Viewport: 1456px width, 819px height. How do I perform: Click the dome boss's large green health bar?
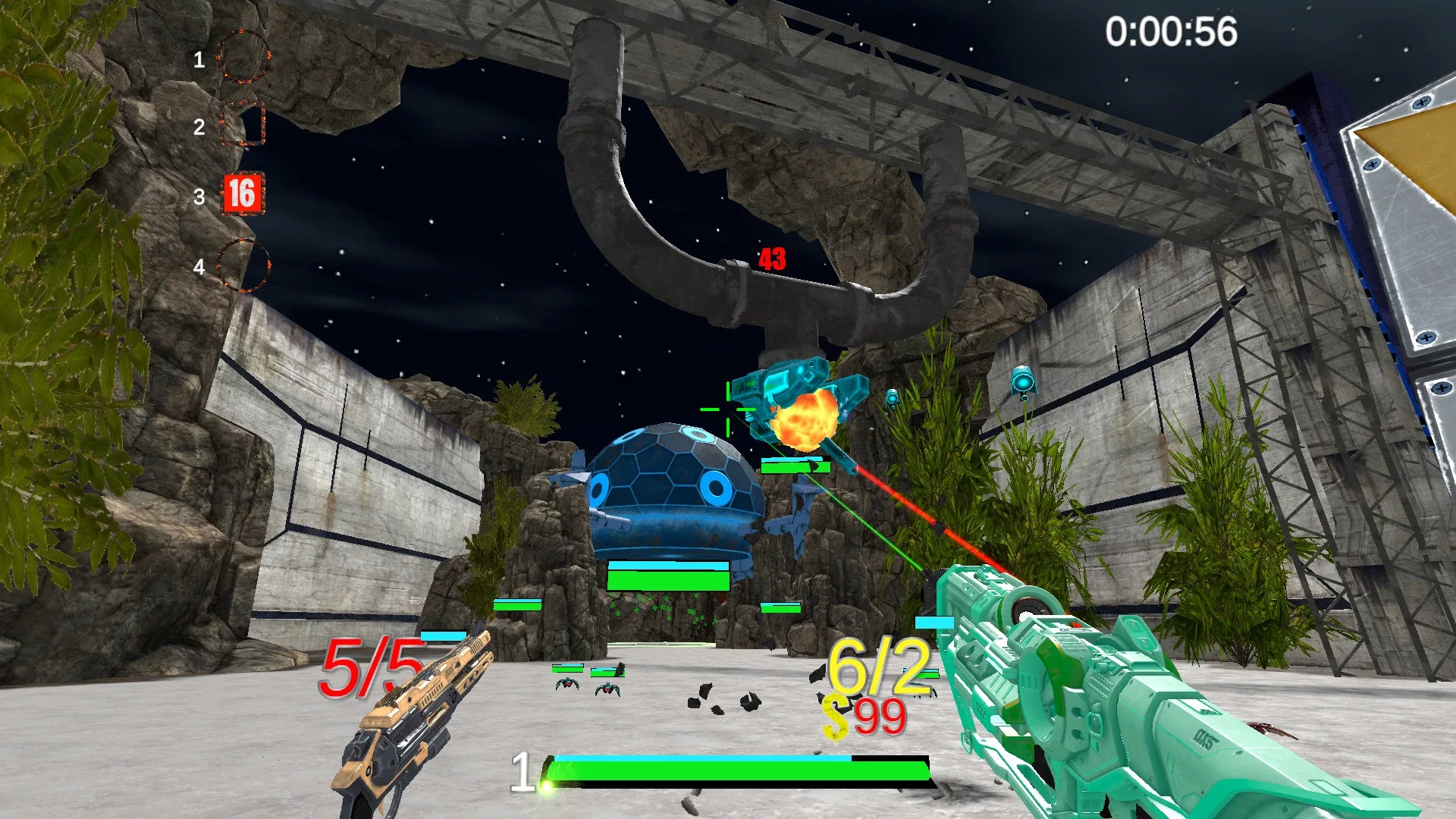[x=667, y=582]
